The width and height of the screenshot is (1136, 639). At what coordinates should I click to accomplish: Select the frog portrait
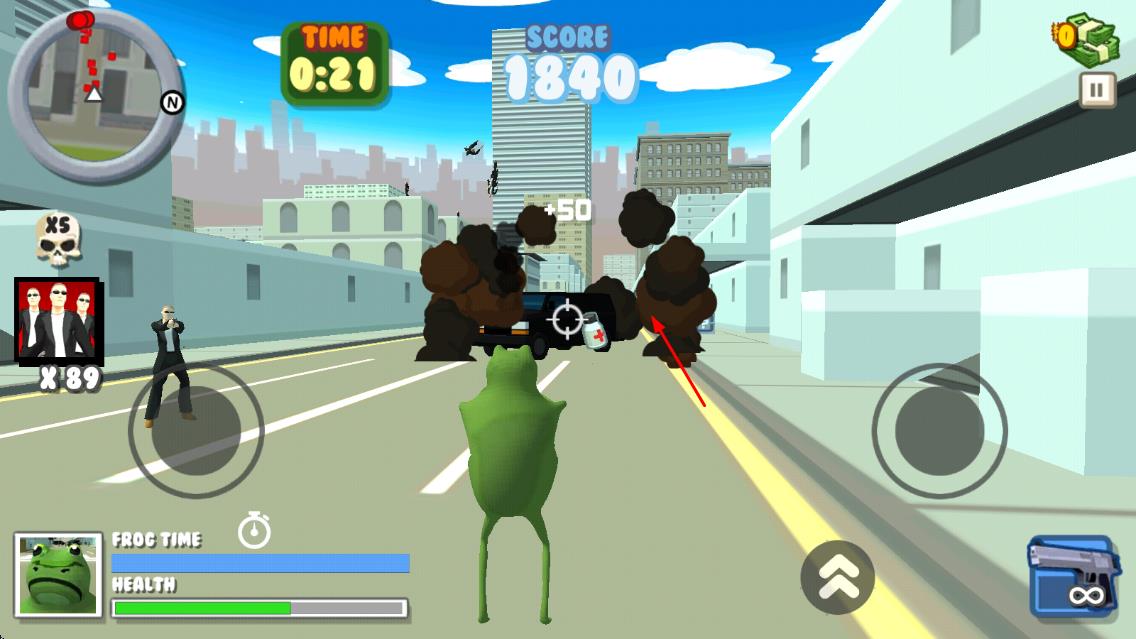(x=58, y=573)
